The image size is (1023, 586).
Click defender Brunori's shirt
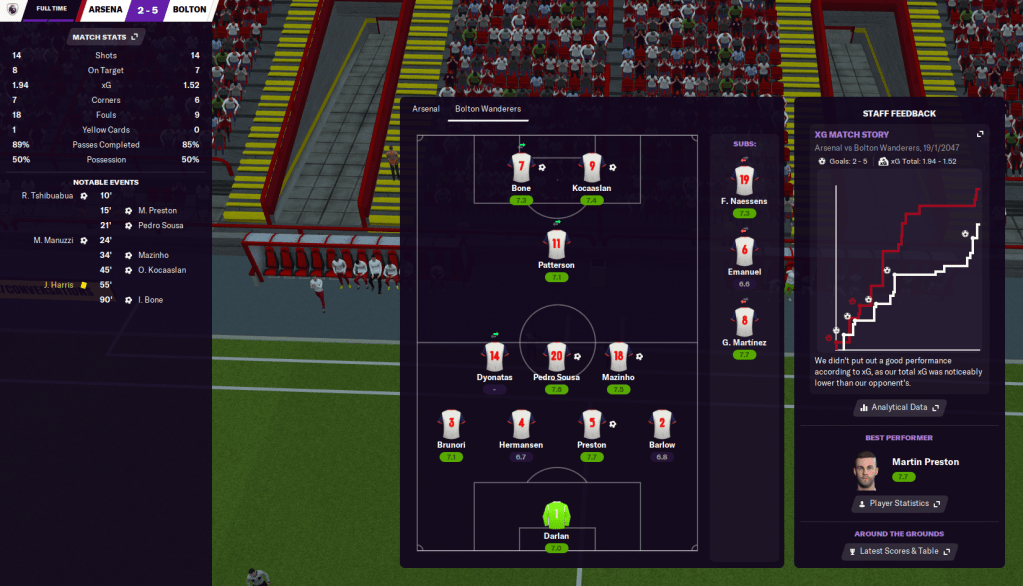pyautogui.click(x=451, y=424)
